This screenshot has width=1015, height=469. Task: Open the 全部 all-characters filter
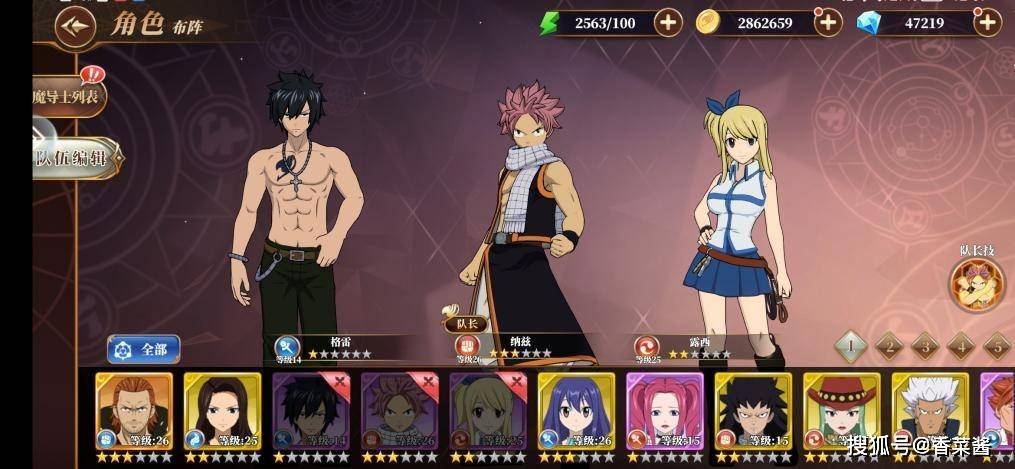(x=143, y=349)
